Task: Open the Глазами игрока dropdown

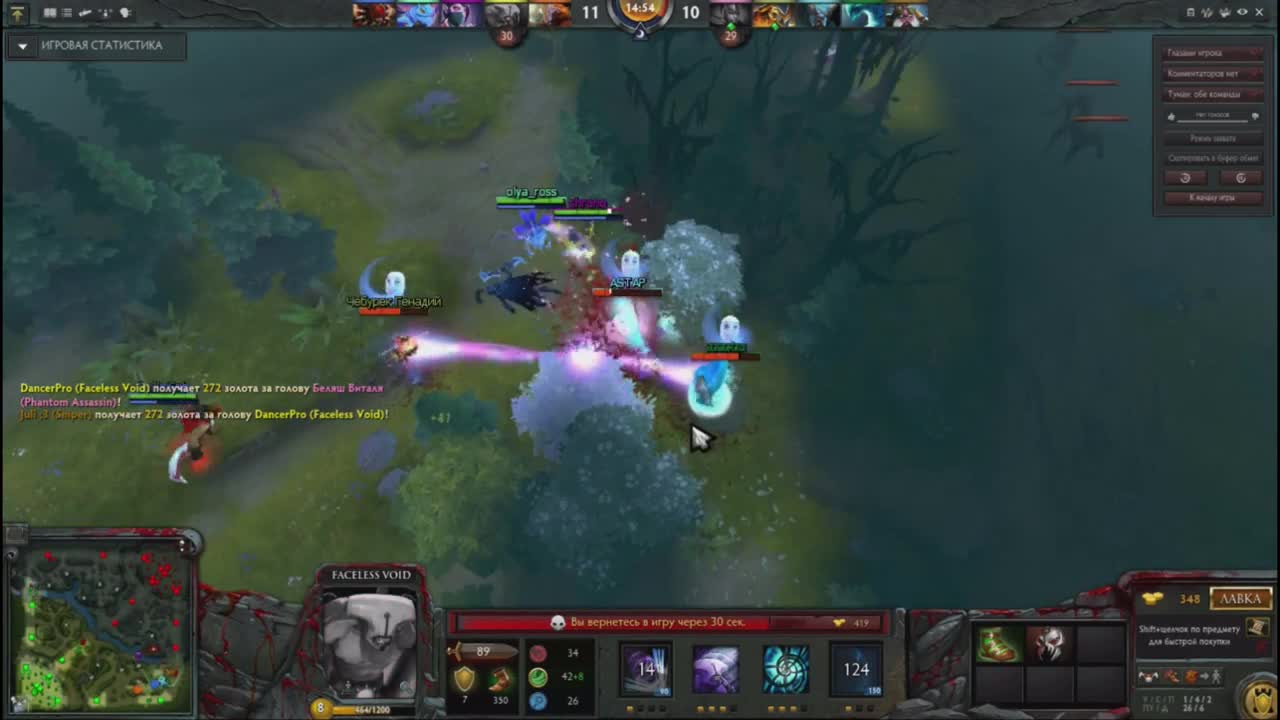Action: click(x=1212, y=52)
